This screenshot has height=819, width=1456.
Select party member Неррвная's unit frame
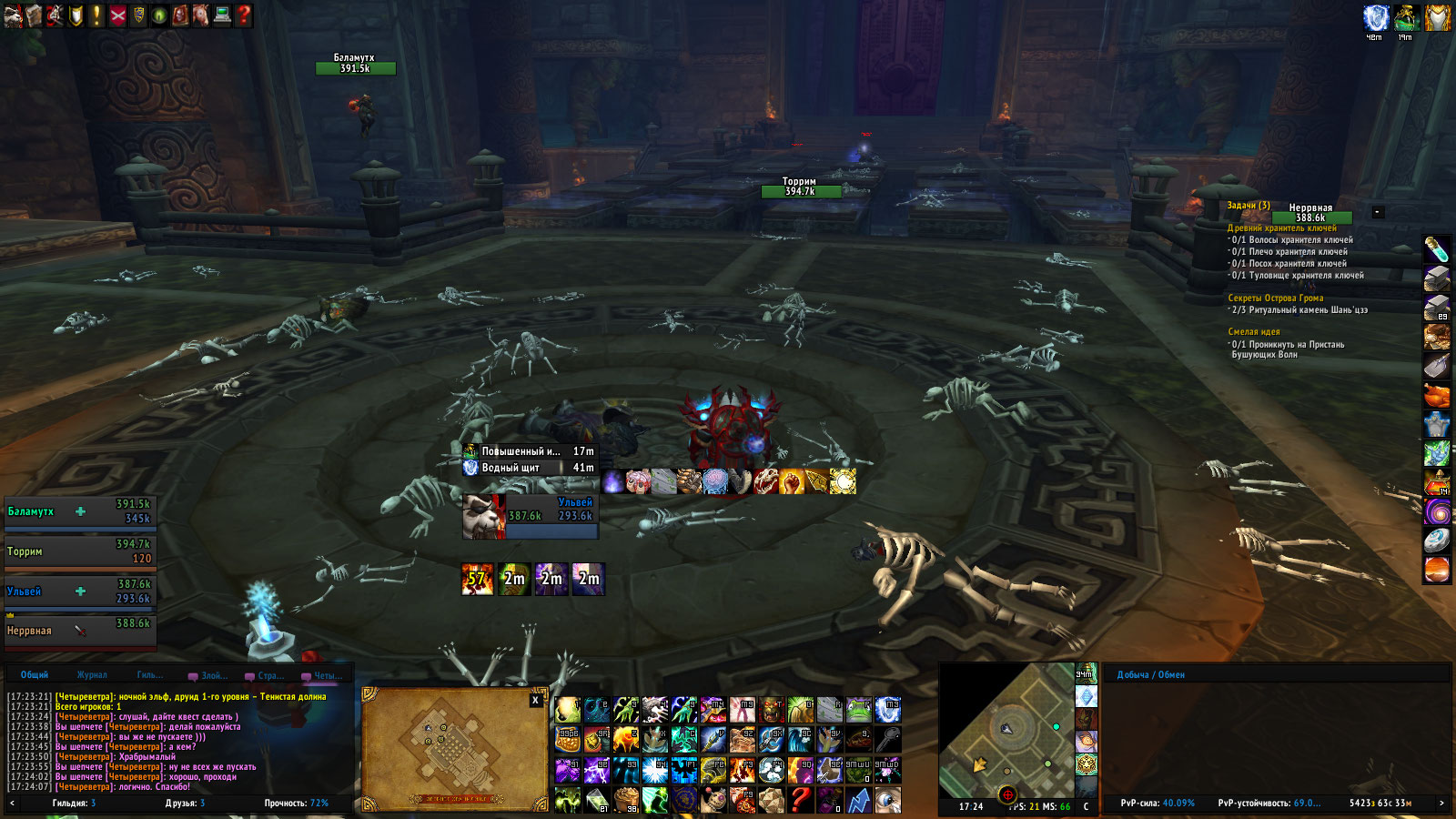click(80, 631)
